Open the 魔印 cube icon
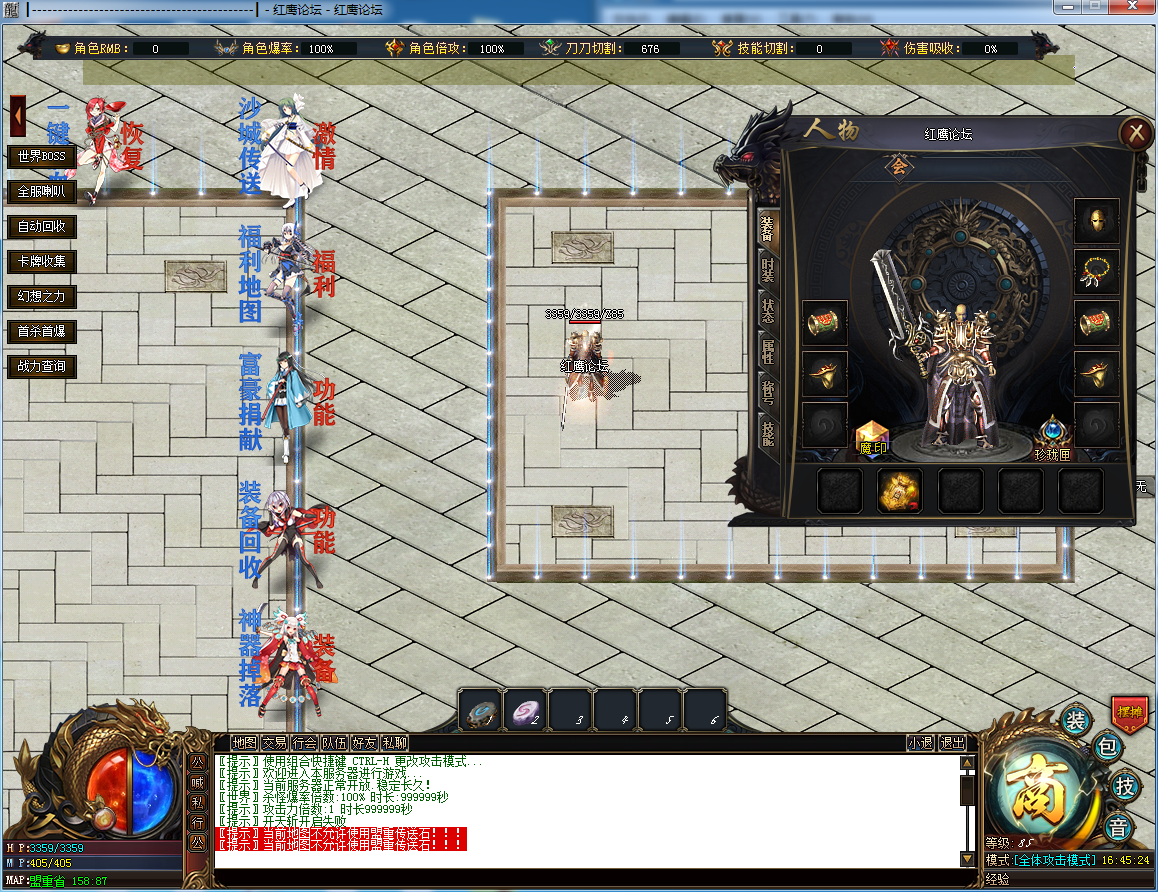 pyautogui.click(x=872, y=438)
